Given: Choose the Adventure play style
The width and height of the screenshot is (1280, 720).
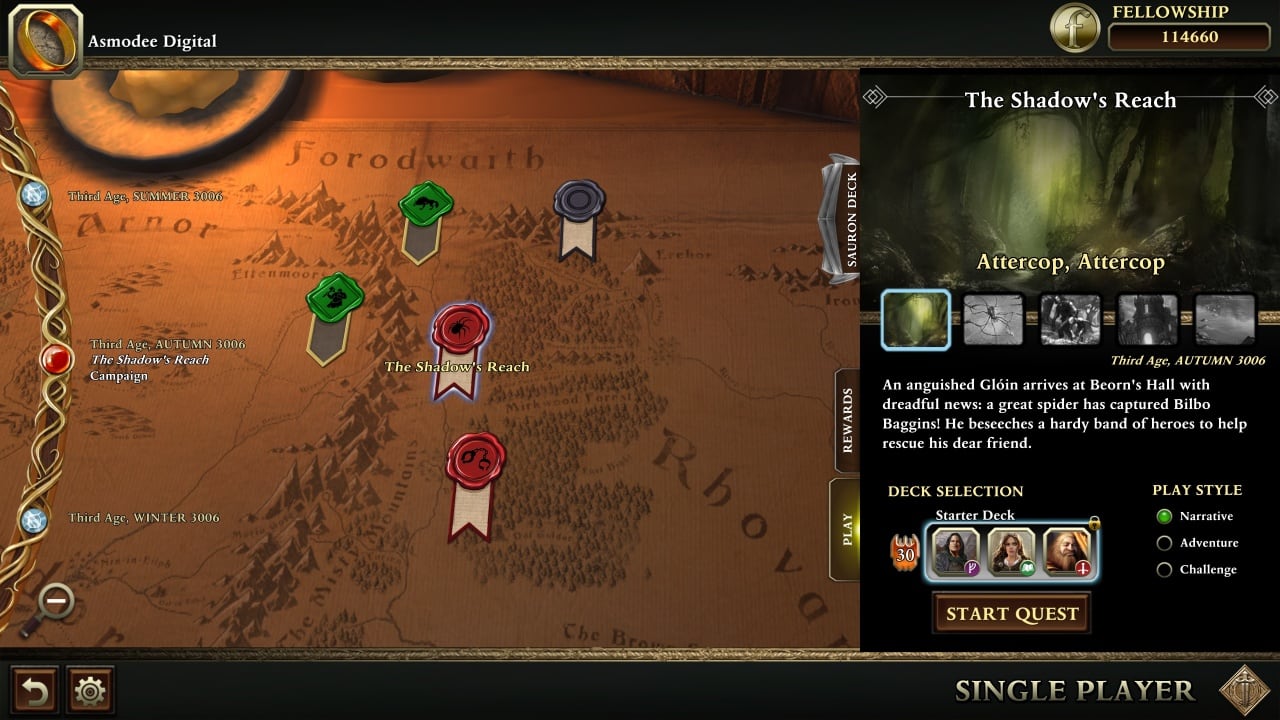Looking at the screenshot, I should [x=1164, y=543].
